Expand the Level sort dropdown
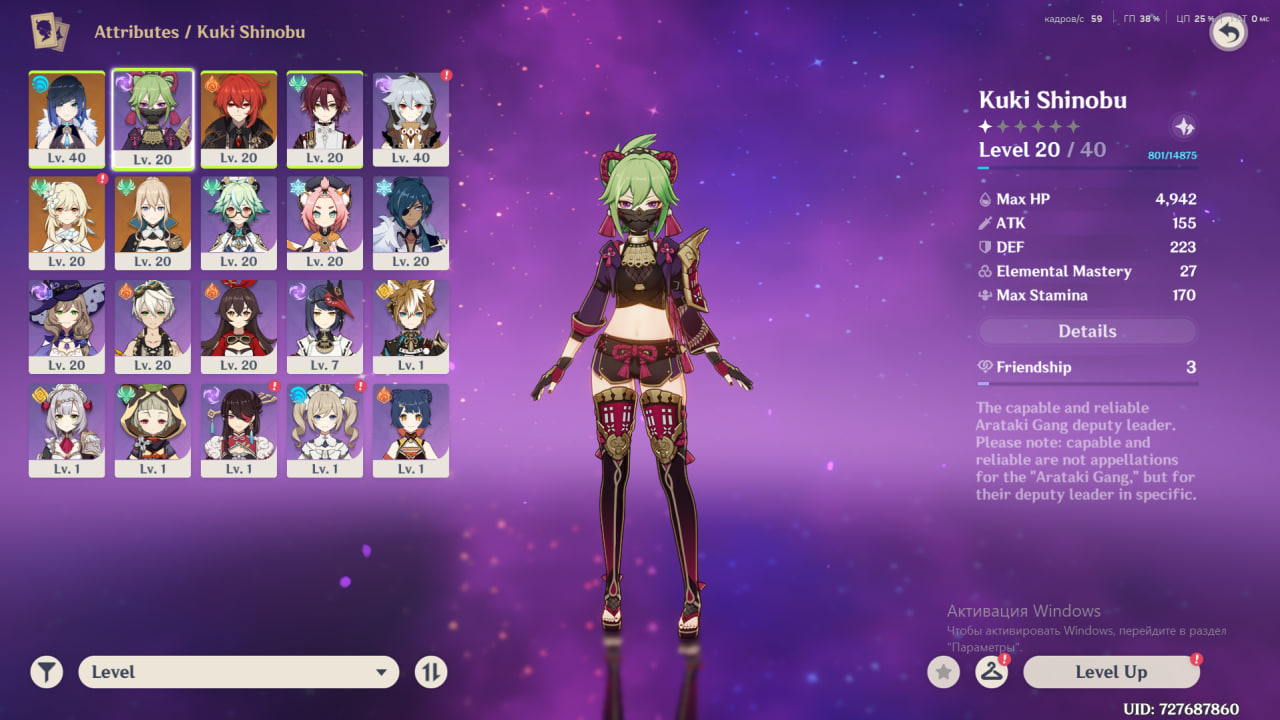This screenshot has width=1280, height=720. (x=238, y=672)
